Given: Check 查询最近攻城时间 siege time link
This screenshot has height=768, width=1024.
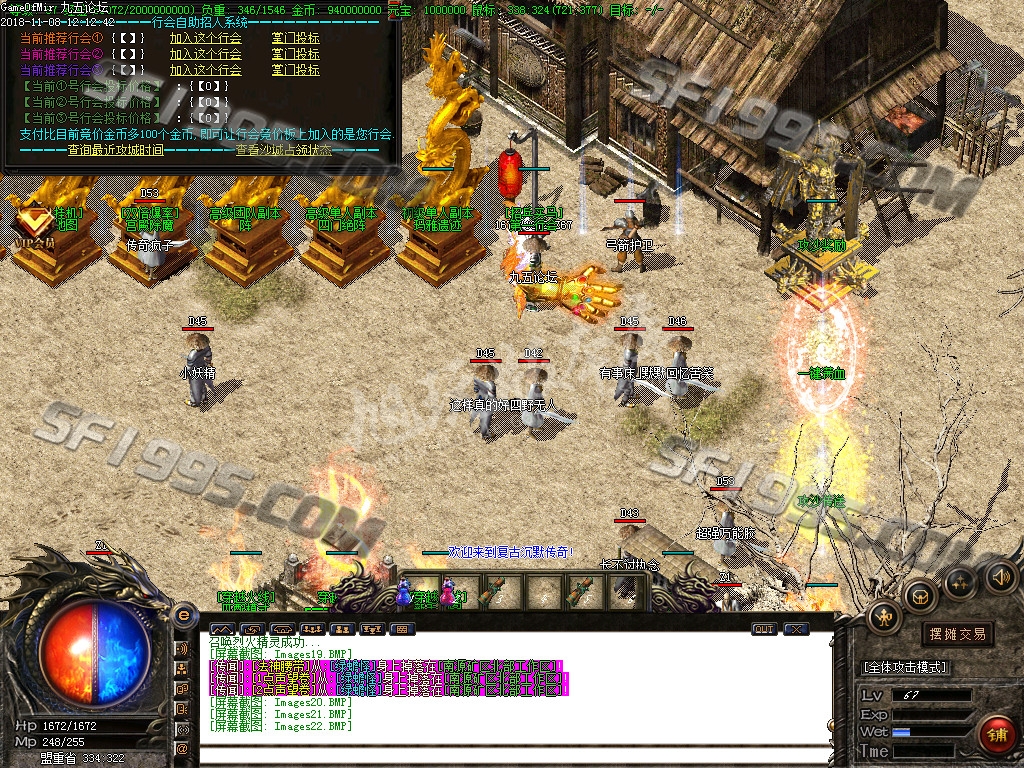Looking at the screenshot, I should (x=115, y=150).
